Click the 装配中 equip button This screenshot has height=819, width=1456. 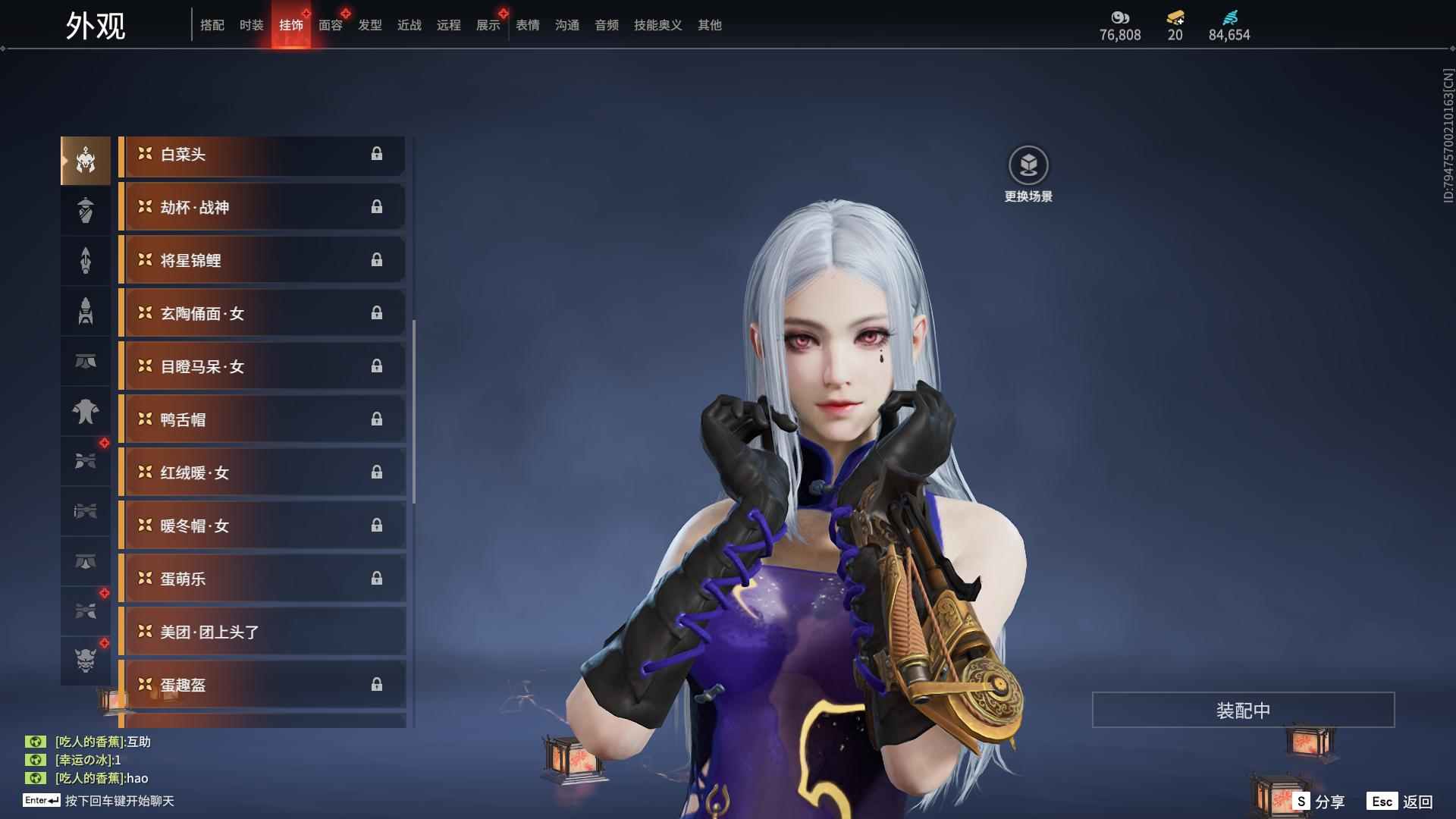coord(1243,711)
